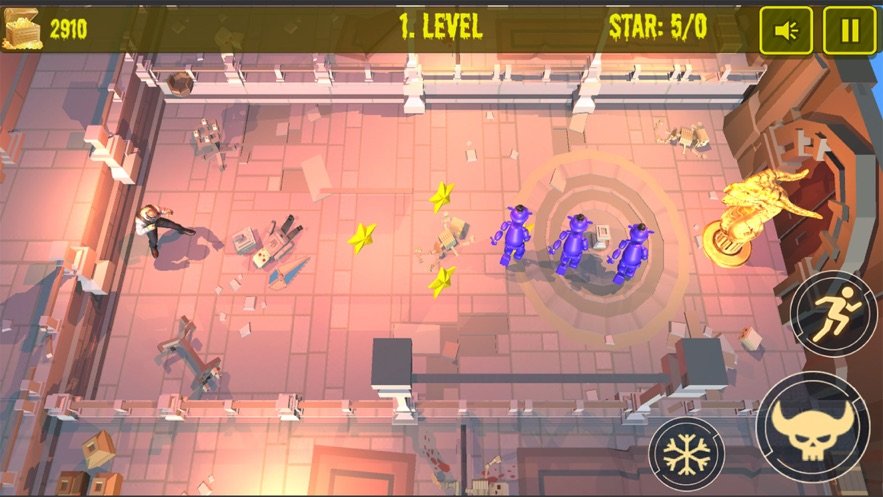This screenshot has height=497, width=883.
Task: Click the treasure chest gold icon
Action: pyautogui.click(x=24, y=29)
